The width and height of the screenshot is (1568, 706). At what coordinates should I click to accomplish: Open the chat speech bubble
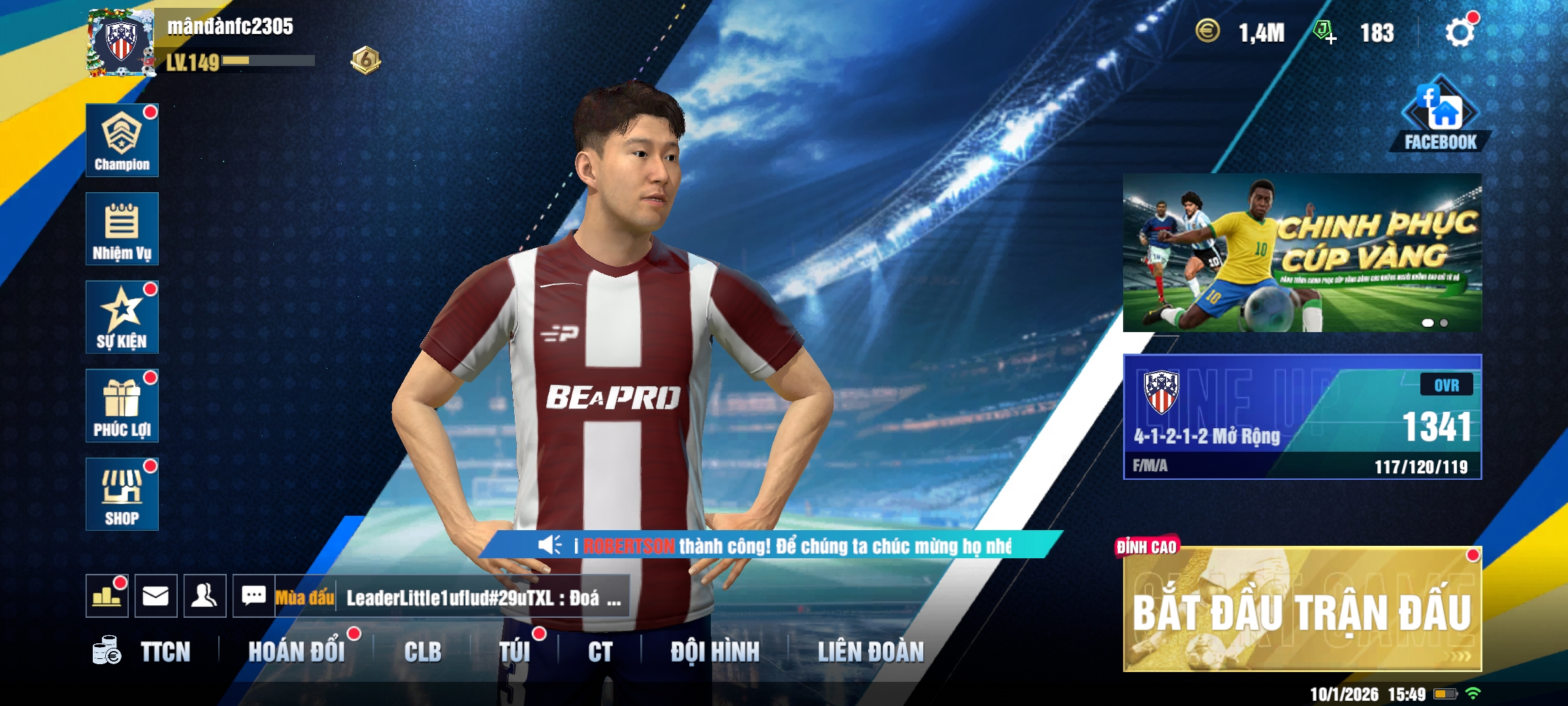point(253,596)
